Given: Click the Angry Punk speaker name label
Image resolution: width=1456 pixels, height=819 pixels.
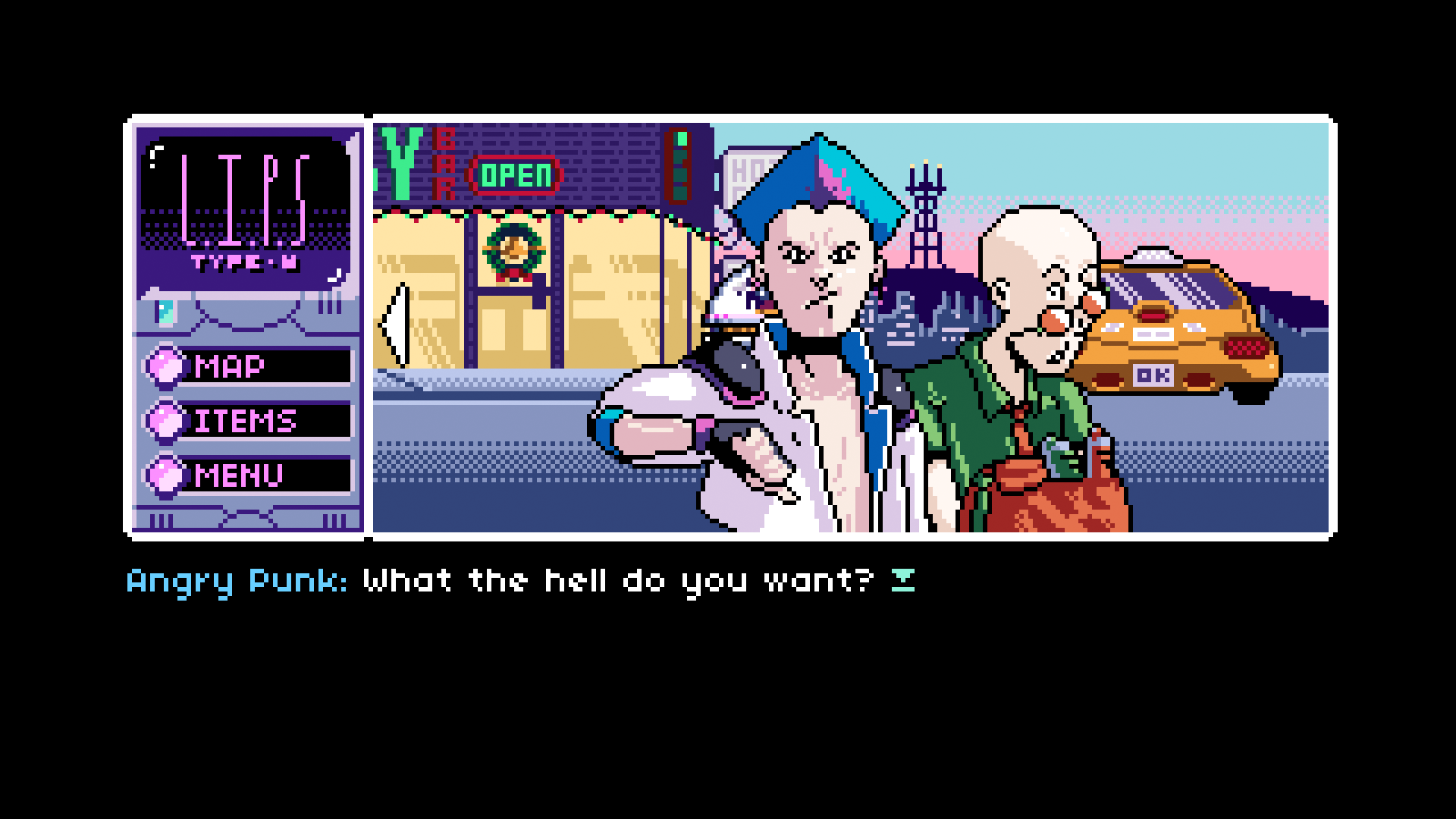Looking at the screenshot, I should 235,579.
